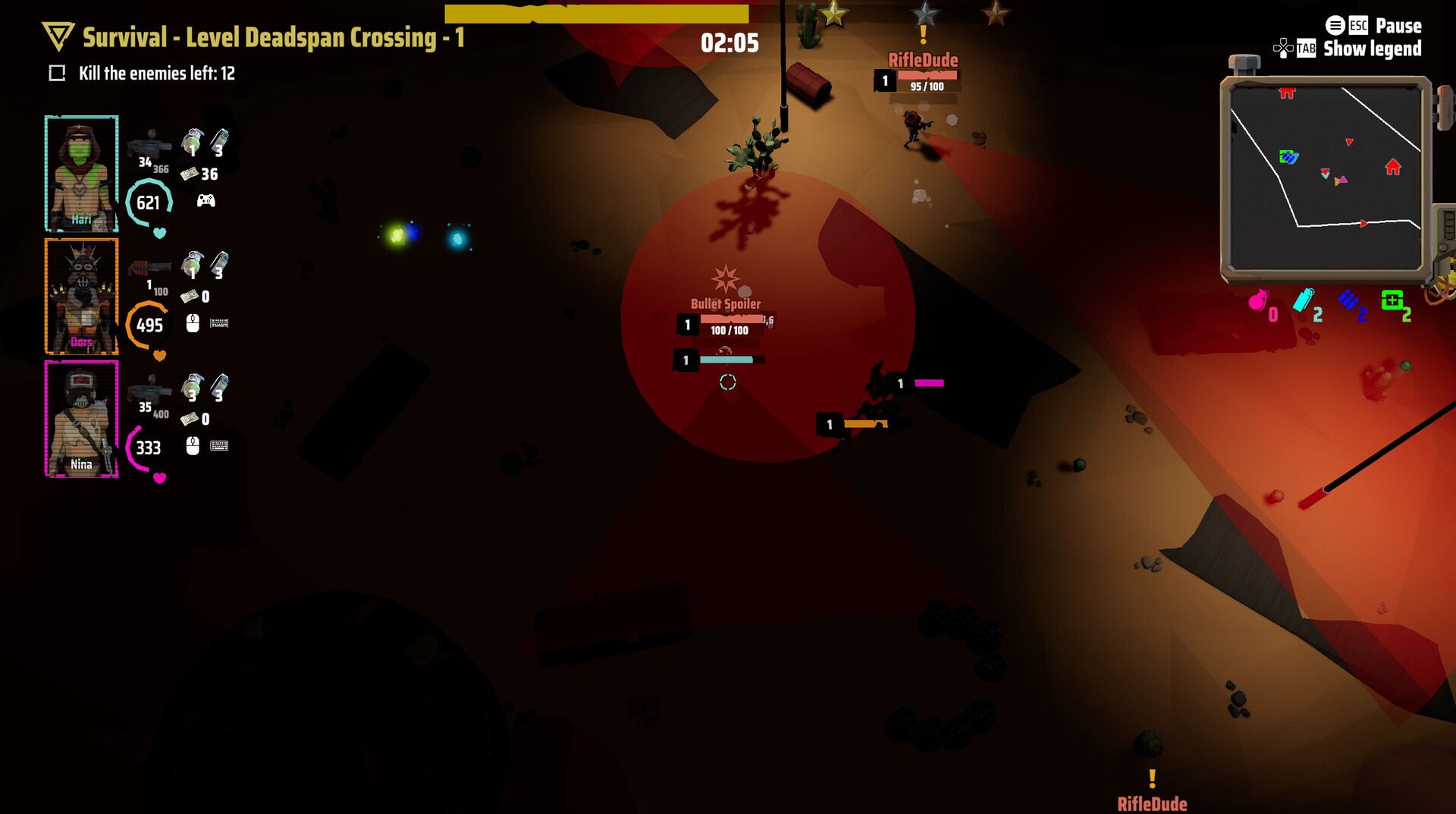Click Nina's rifle weapon icon
Screen dimensions: 1456x814
click(149, 389)
